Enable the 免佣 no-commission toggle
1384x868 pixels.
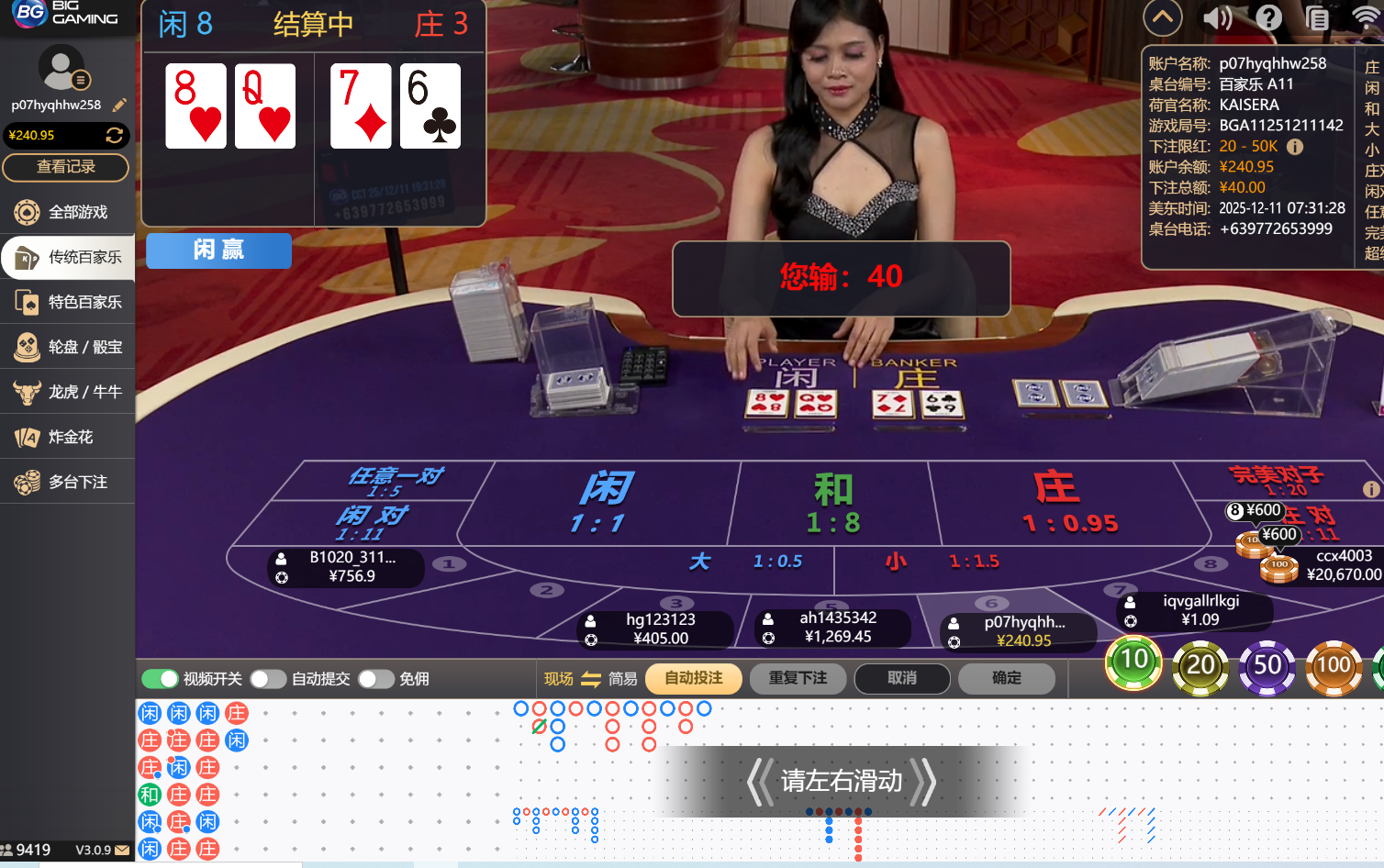pos(375,679)
